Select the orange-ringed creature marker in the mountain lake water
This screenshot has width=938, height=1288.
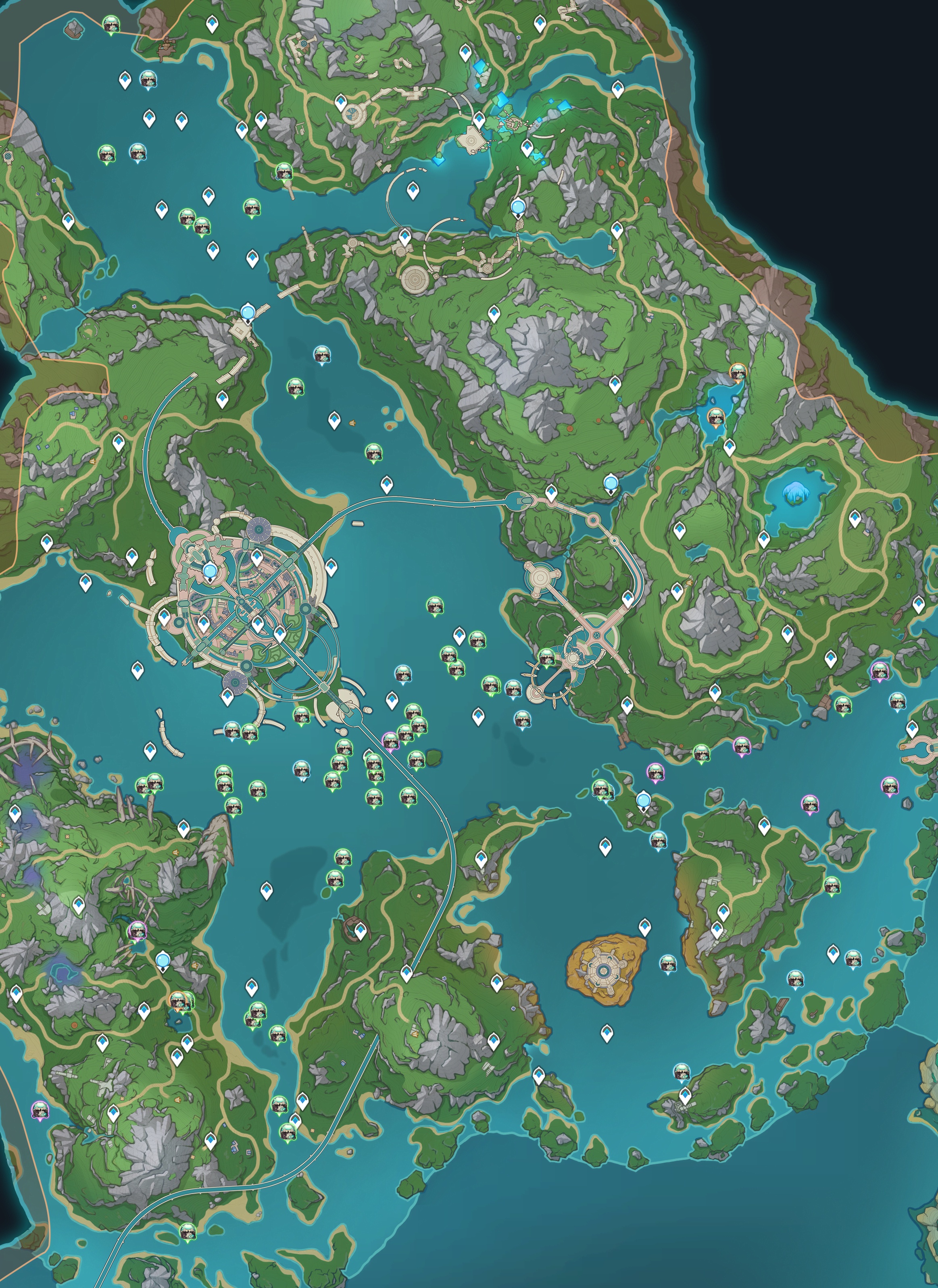click(716, 416)
